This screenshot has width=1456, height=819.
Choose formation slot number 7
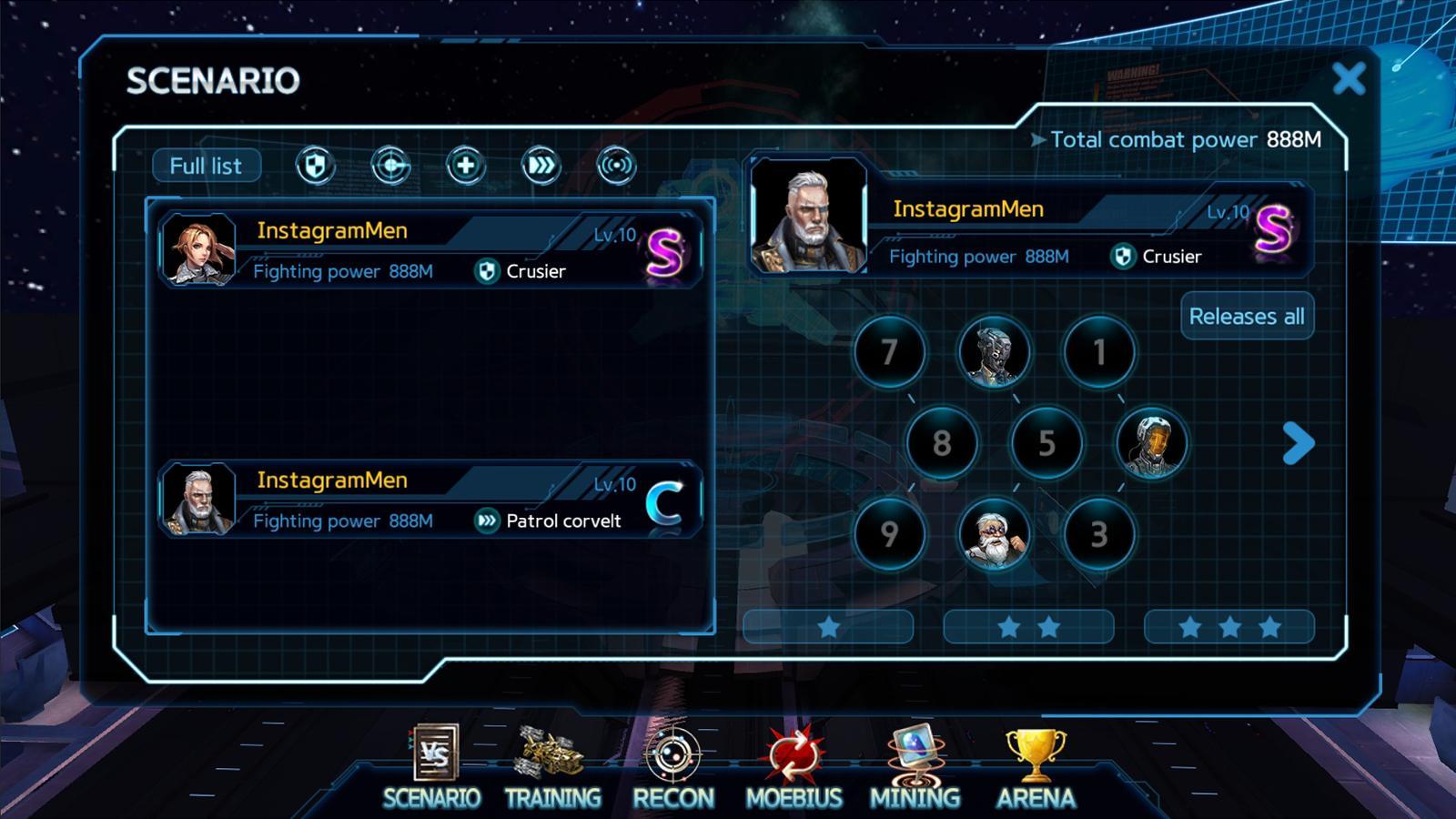pyautogui.click(x=889, y=352)
